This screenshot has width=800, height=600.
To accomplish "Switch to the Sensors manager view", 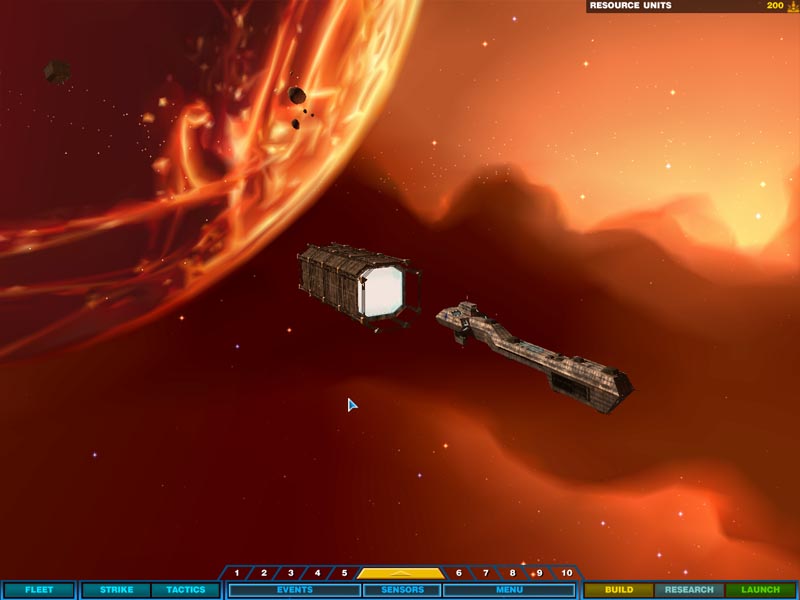I will pos(402,590).
